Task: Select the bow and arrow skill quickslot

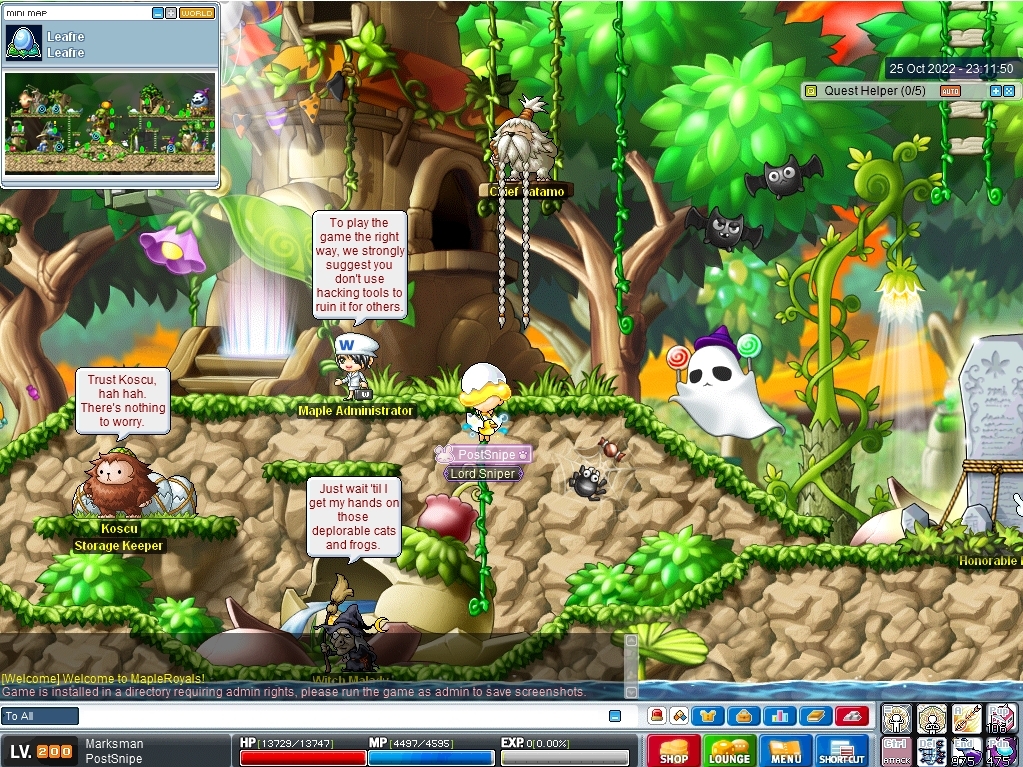Action: point(965,718)
